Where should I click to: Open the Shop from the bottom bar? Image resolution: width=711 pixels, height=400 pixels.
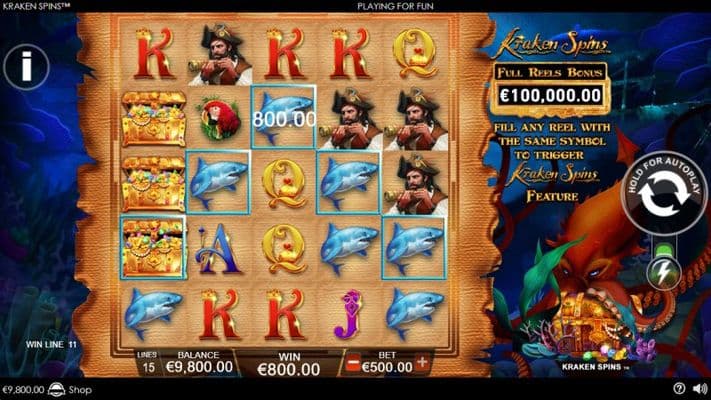click(70, 389)
